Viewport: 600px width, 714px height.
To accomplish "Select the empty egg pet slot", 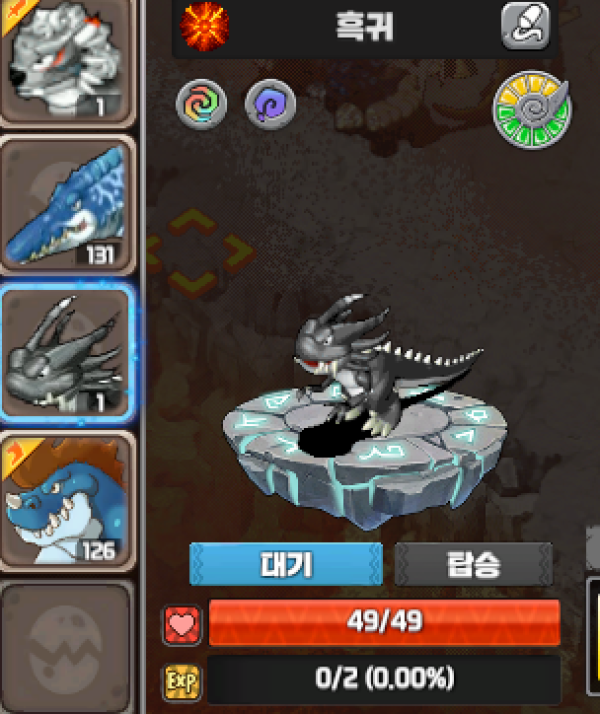I will pos(66,644).
